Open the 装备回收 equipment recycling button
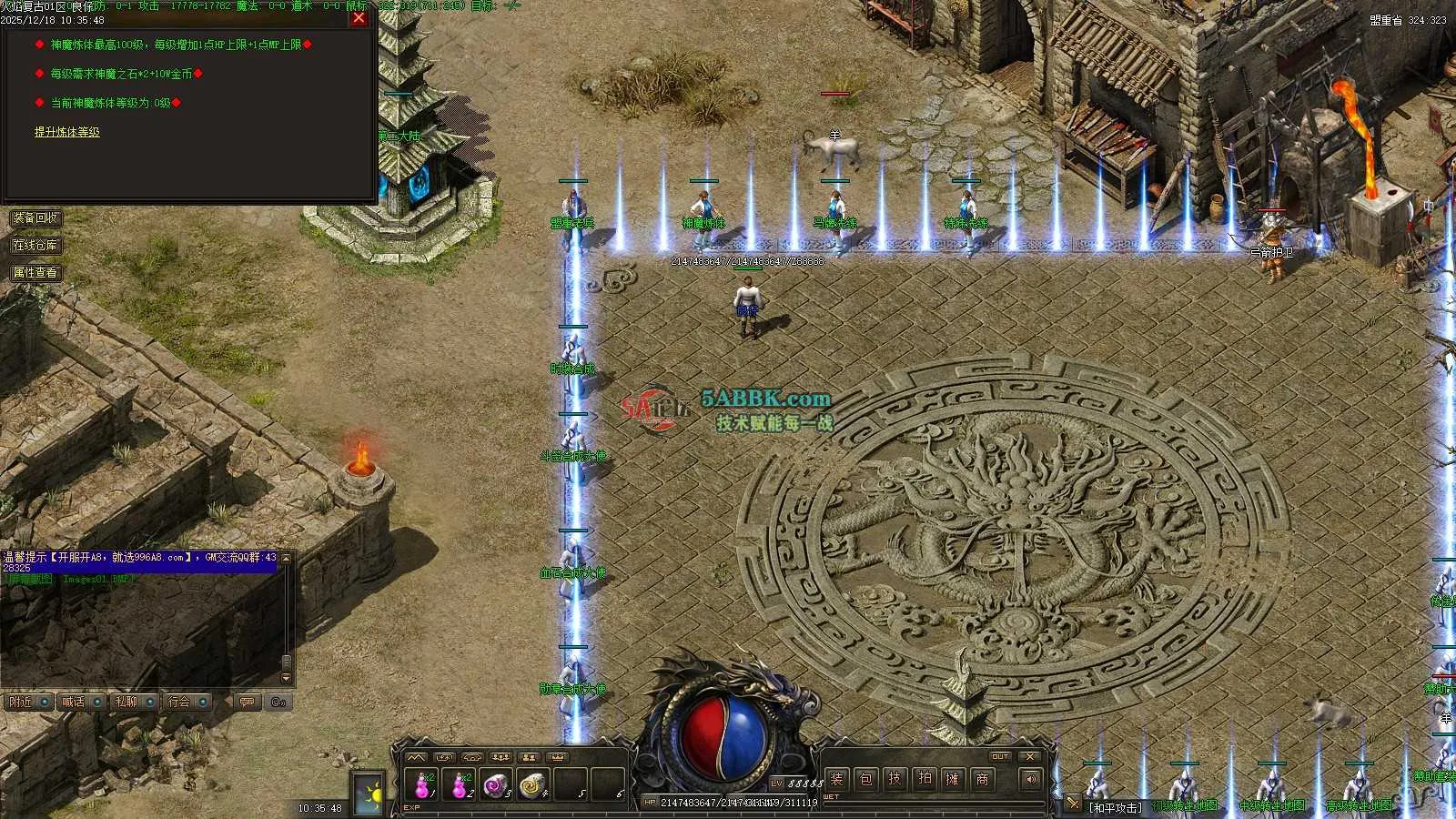This screenshot has height=819, width=1456. 35,218
